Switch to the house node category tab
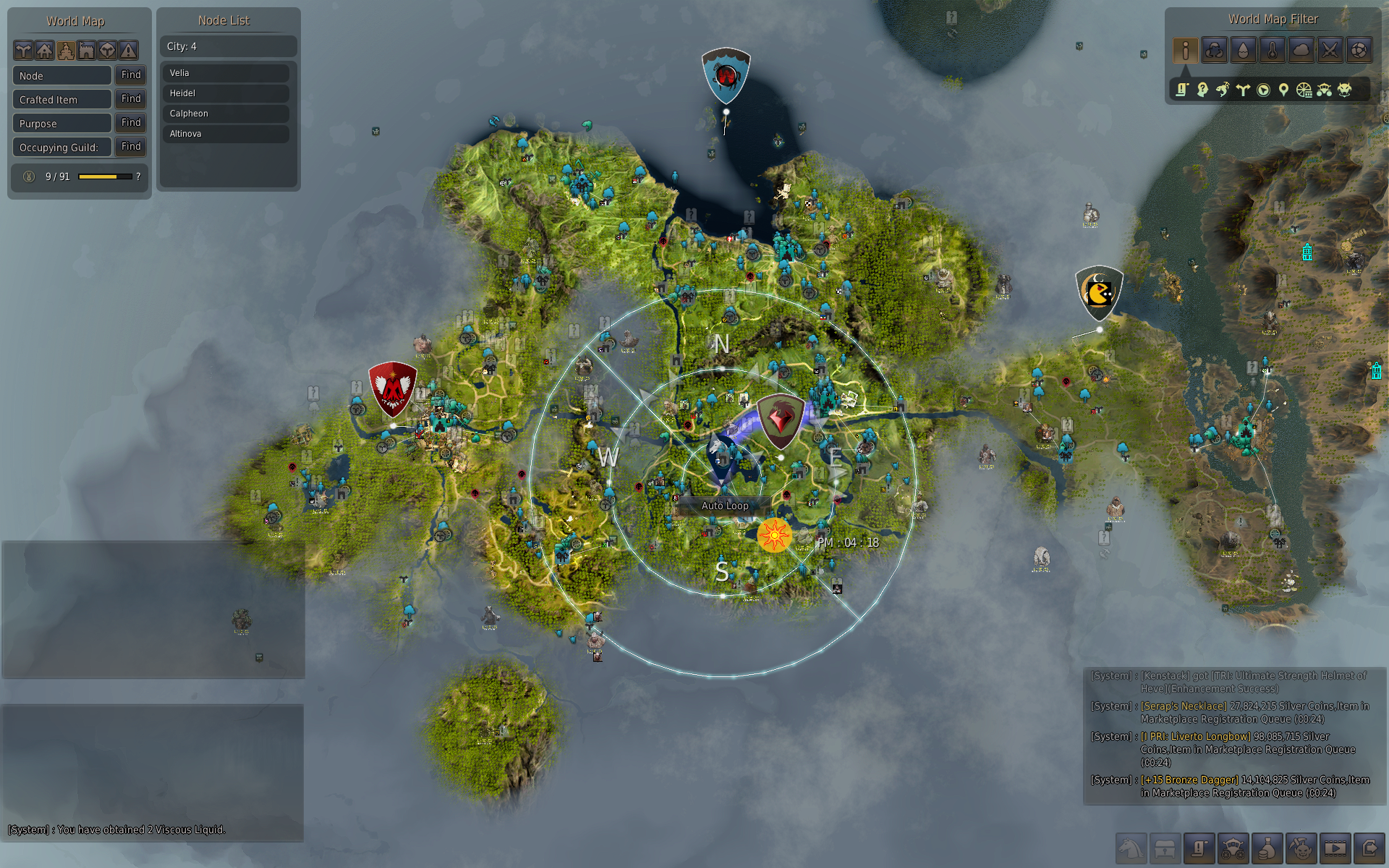Screen dimensions: 1389x868 pyautogui.click(x=45, y=50)
